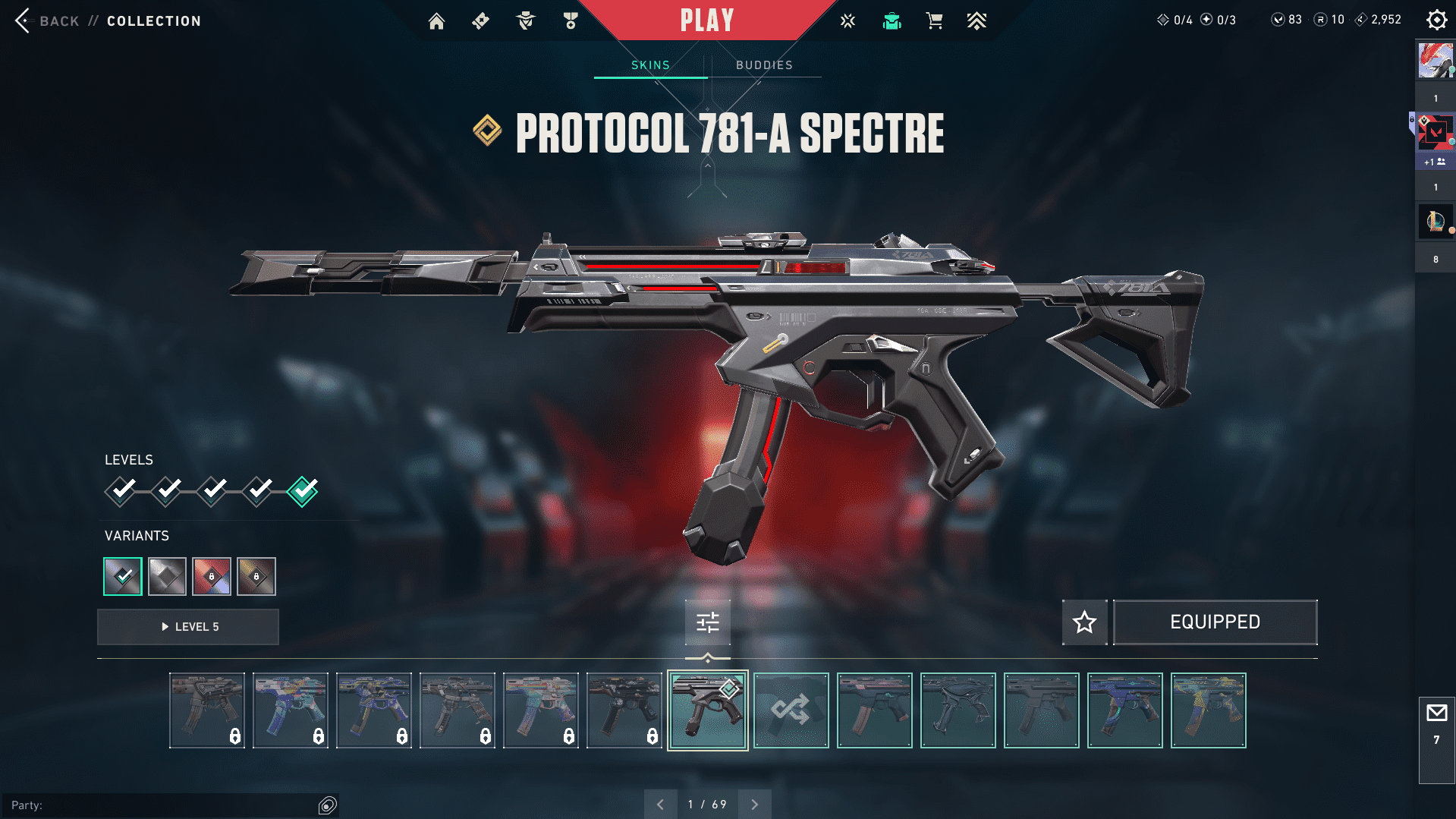
Task: Switch to the Buddies tab
Action: coord(764,65)
